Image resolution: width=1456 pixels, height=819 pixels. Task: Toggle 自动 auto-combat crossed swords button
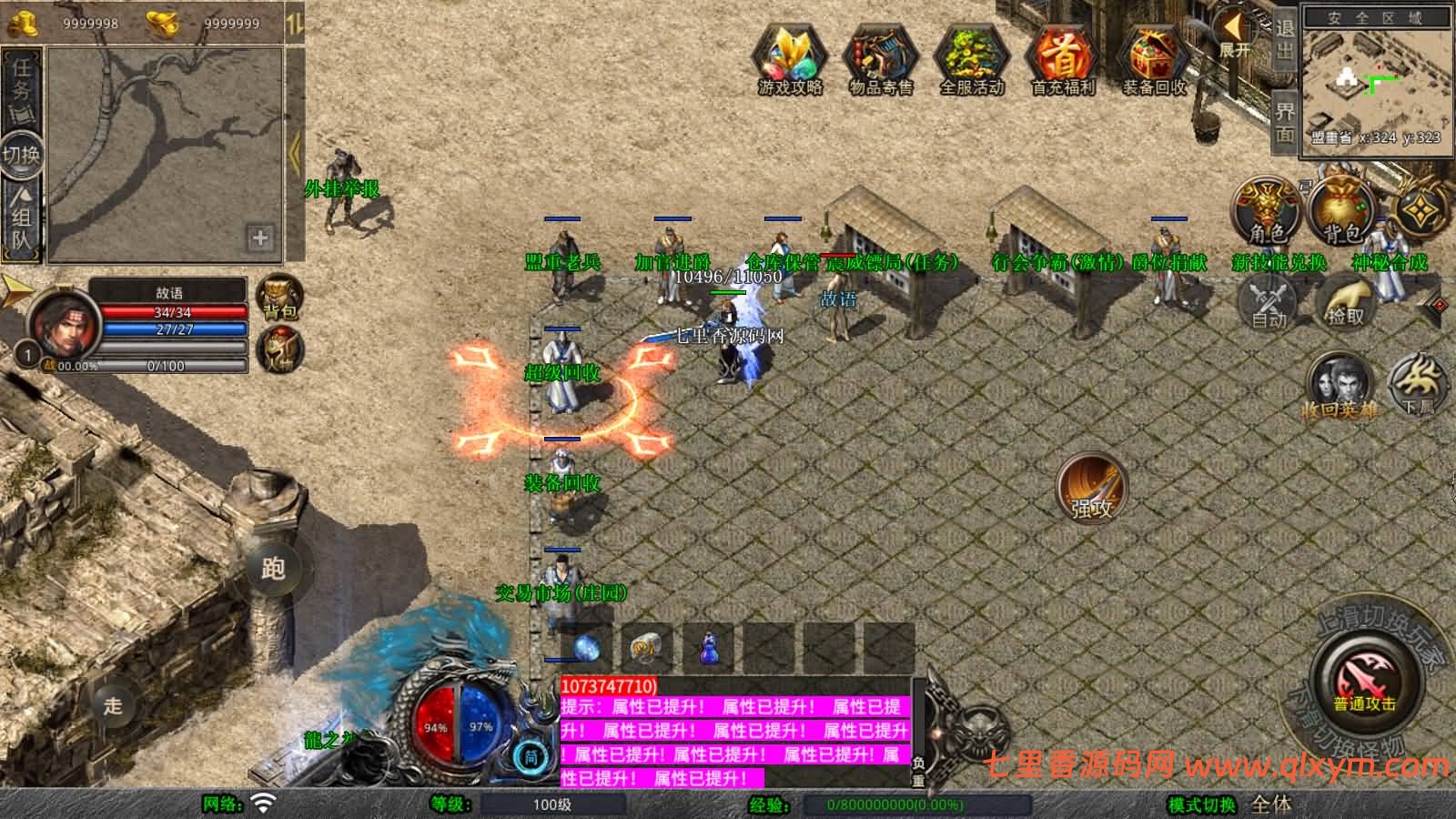(x=1269, y=301)
